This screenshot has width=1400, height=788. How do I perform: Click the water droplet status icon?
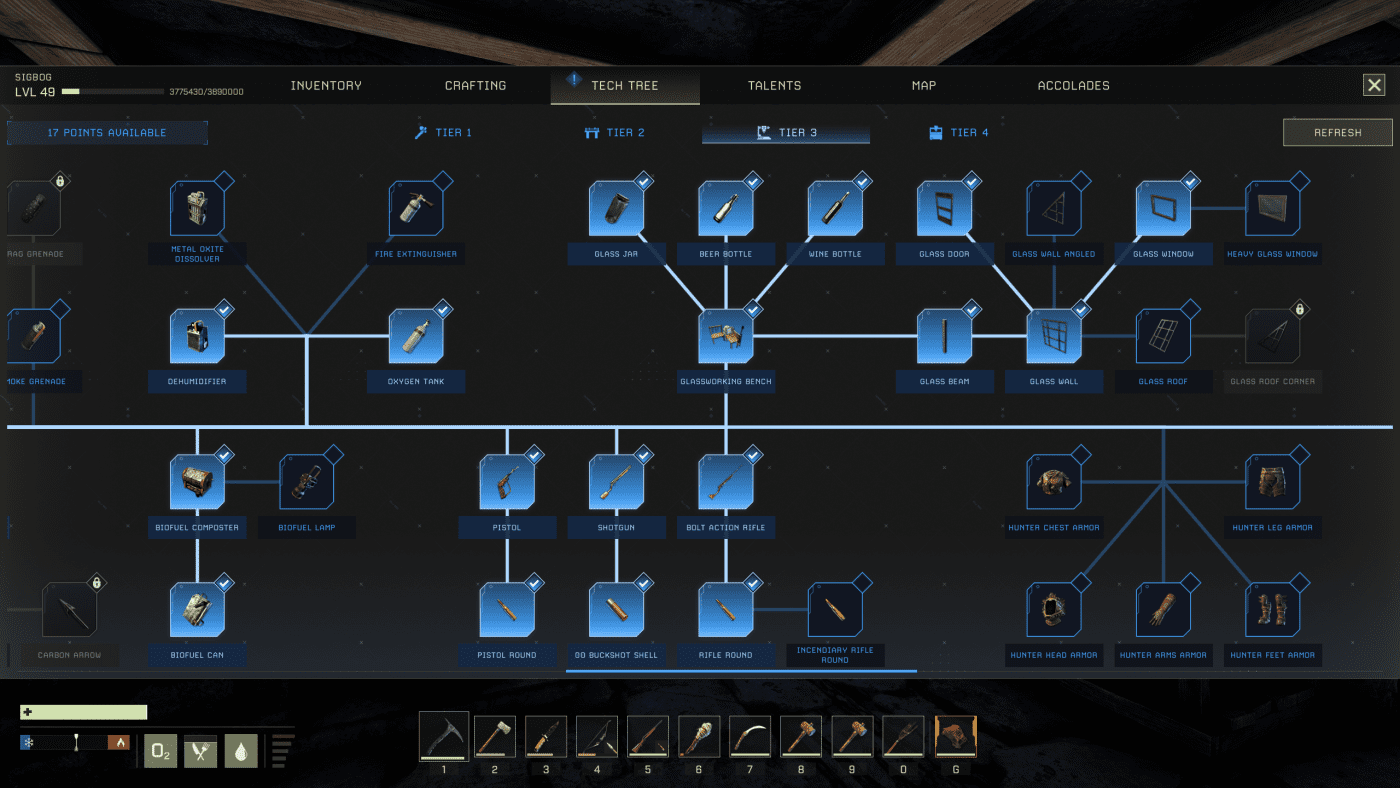click(240, 751)
